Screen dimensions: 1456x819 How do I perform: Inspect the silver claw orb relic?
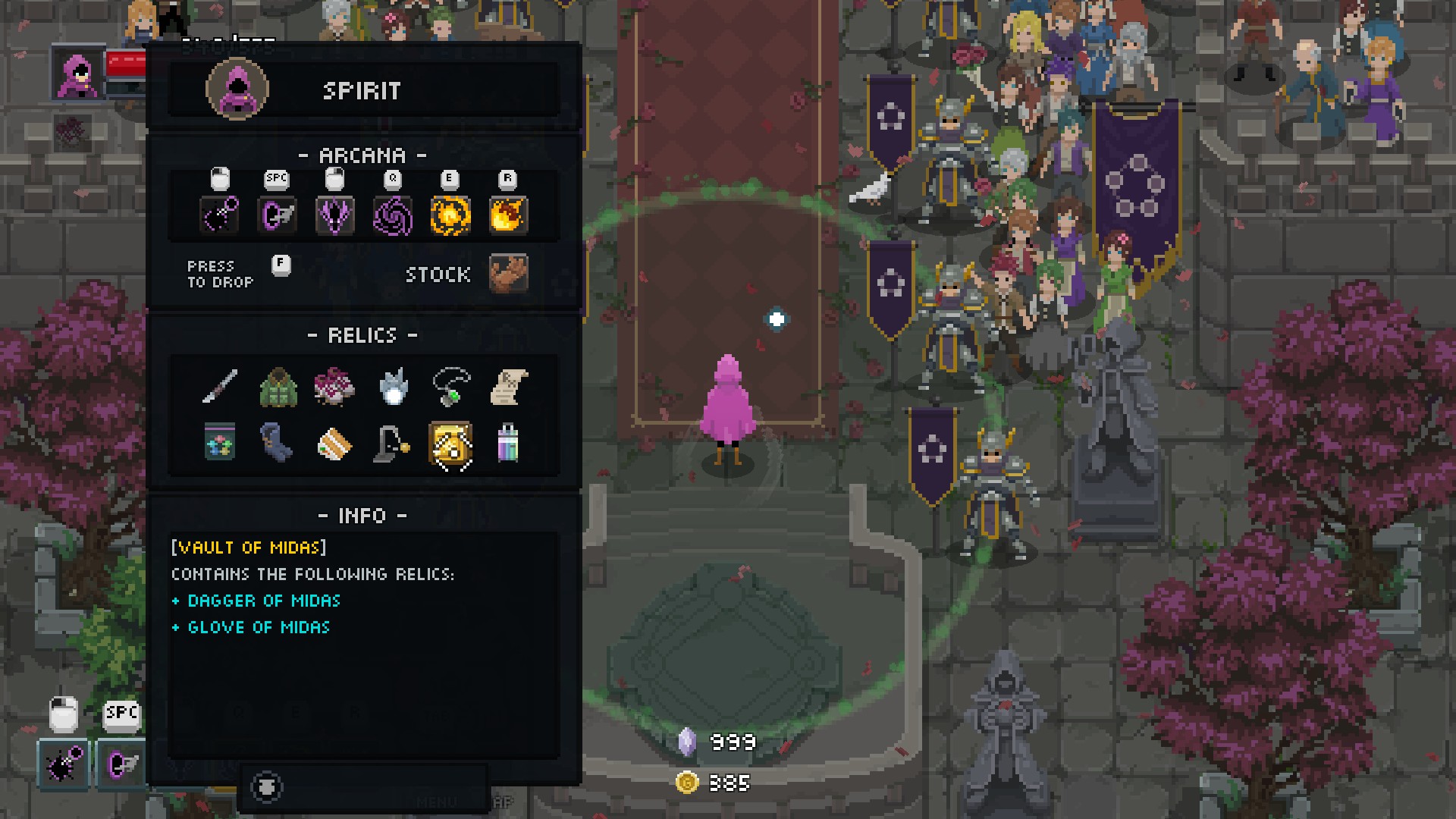[x=393, y=387]
